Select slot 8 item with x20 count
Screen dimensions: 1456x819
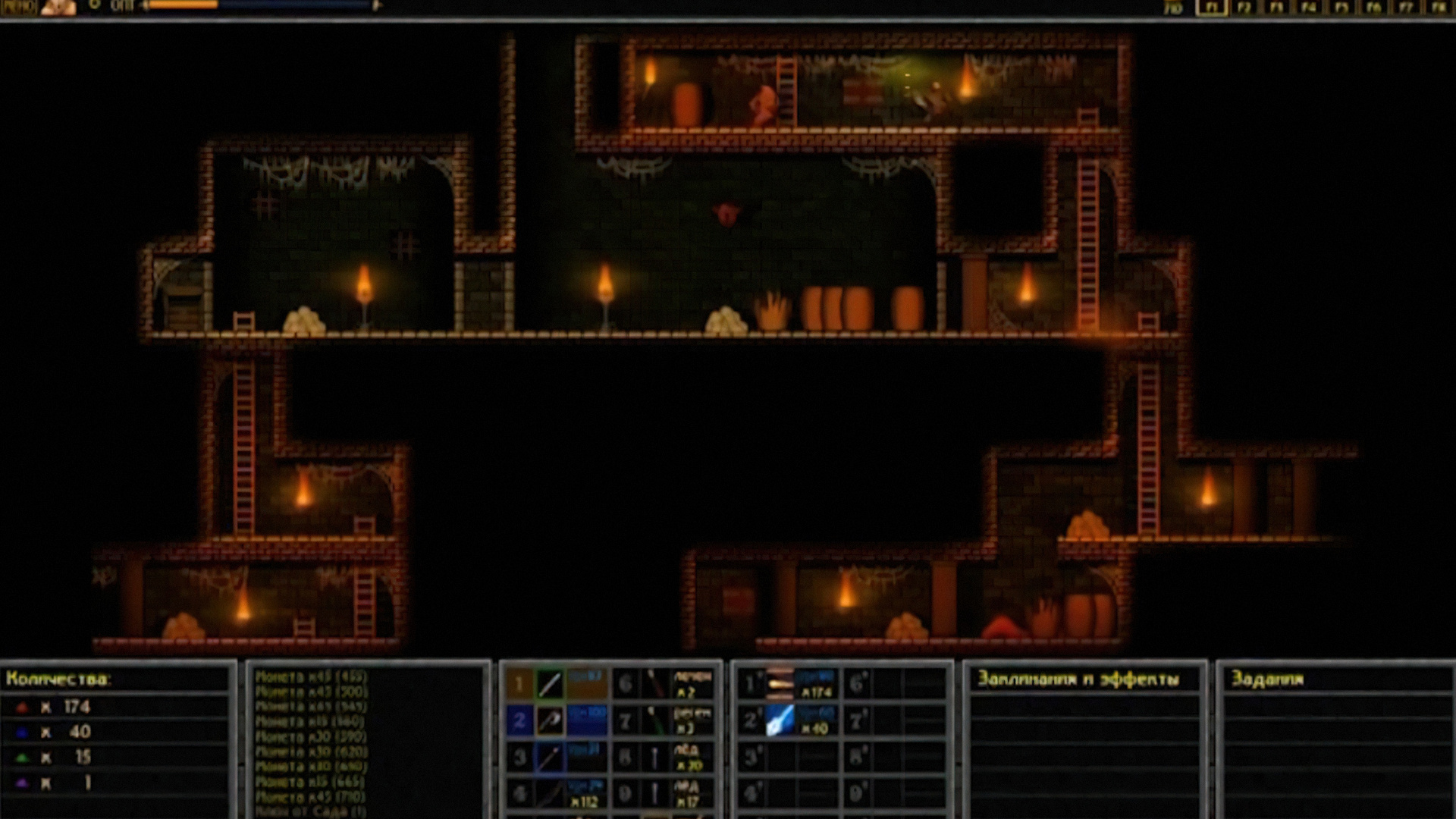[655, 757]
